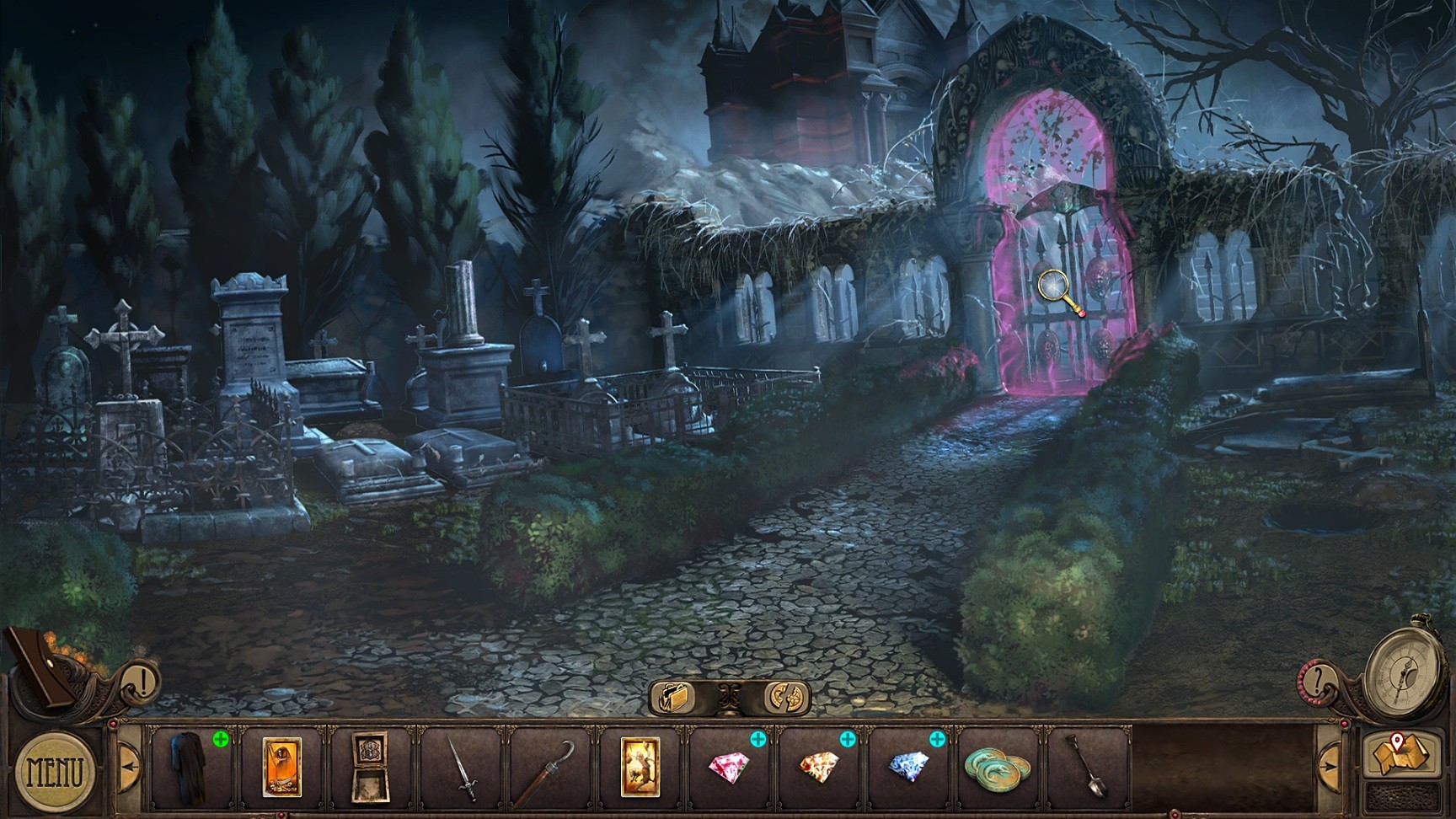Open the map

(1397, 754)
